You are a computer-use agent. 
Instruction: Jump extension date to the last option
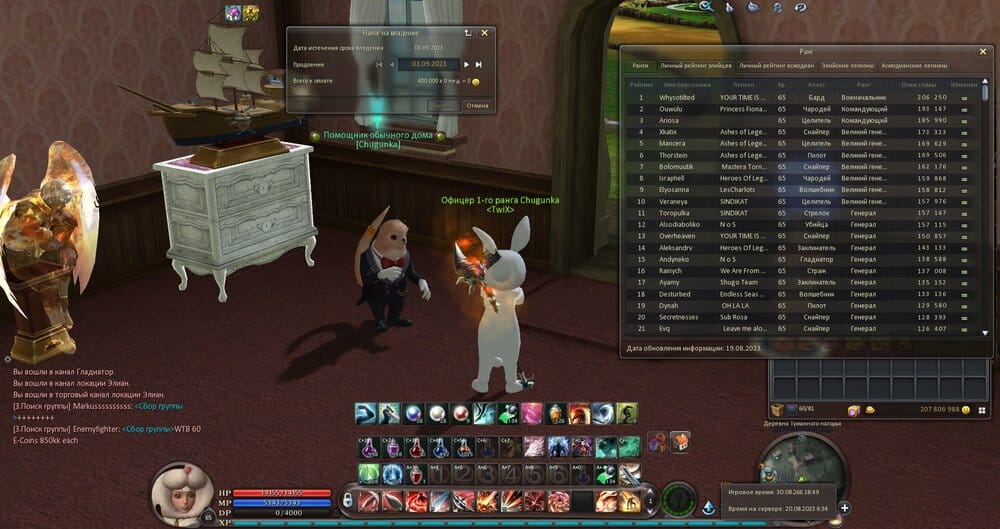479,64
